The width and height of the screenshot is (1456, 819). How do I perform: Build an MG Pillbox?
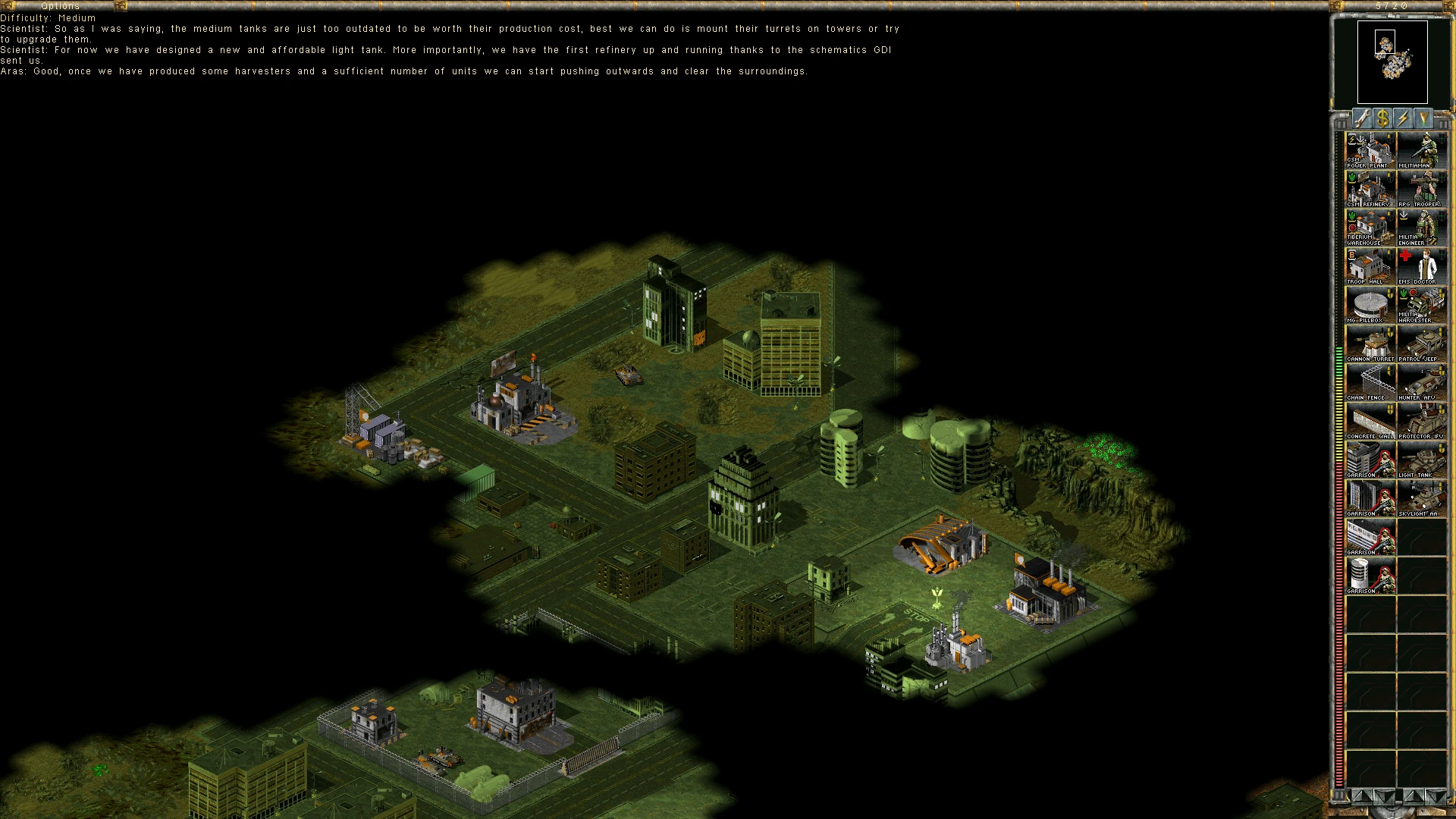pyautogui.click(x=1370, y=305)
